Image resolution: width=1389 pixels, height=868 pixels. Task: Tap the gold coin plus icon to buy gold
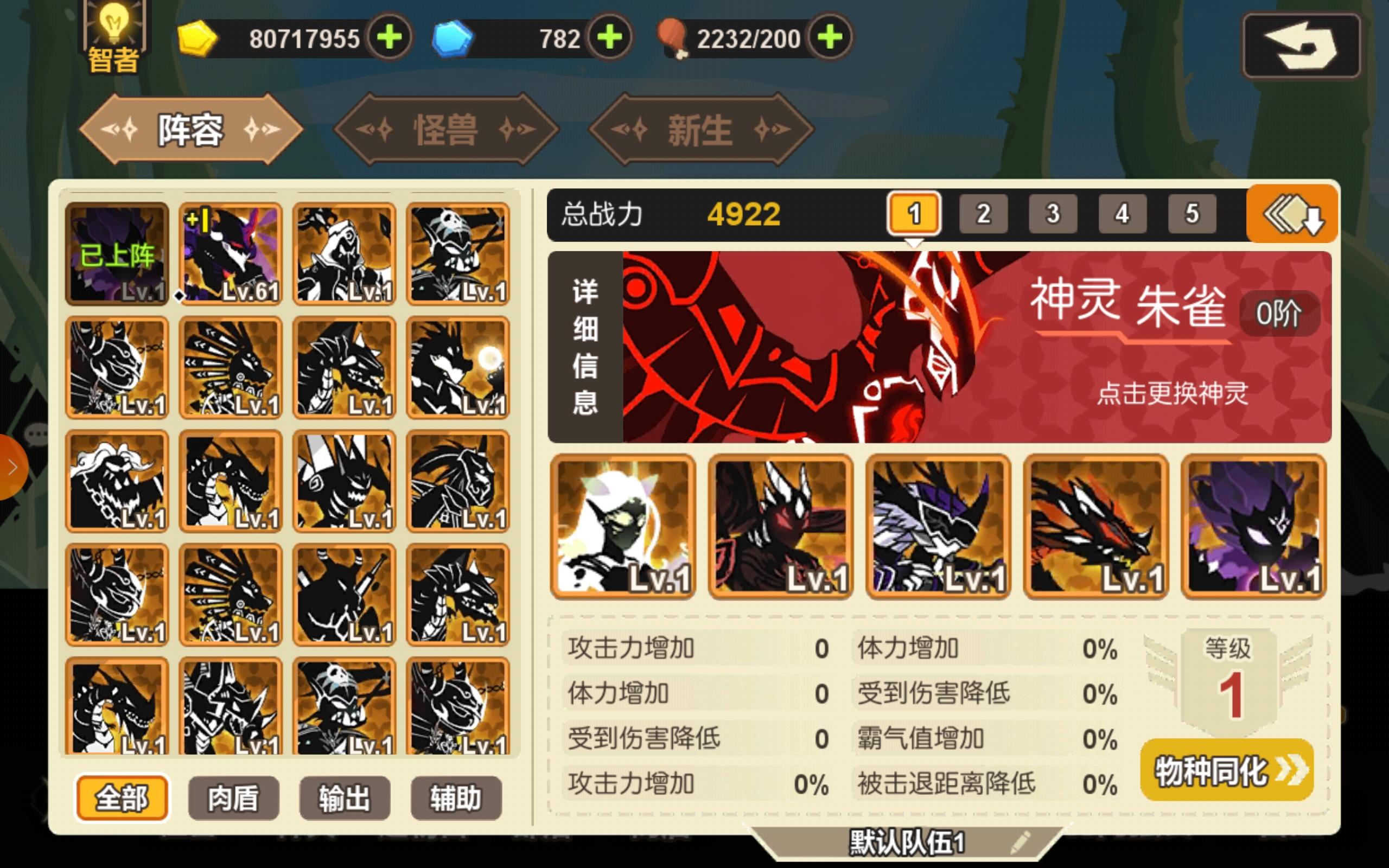391,38
